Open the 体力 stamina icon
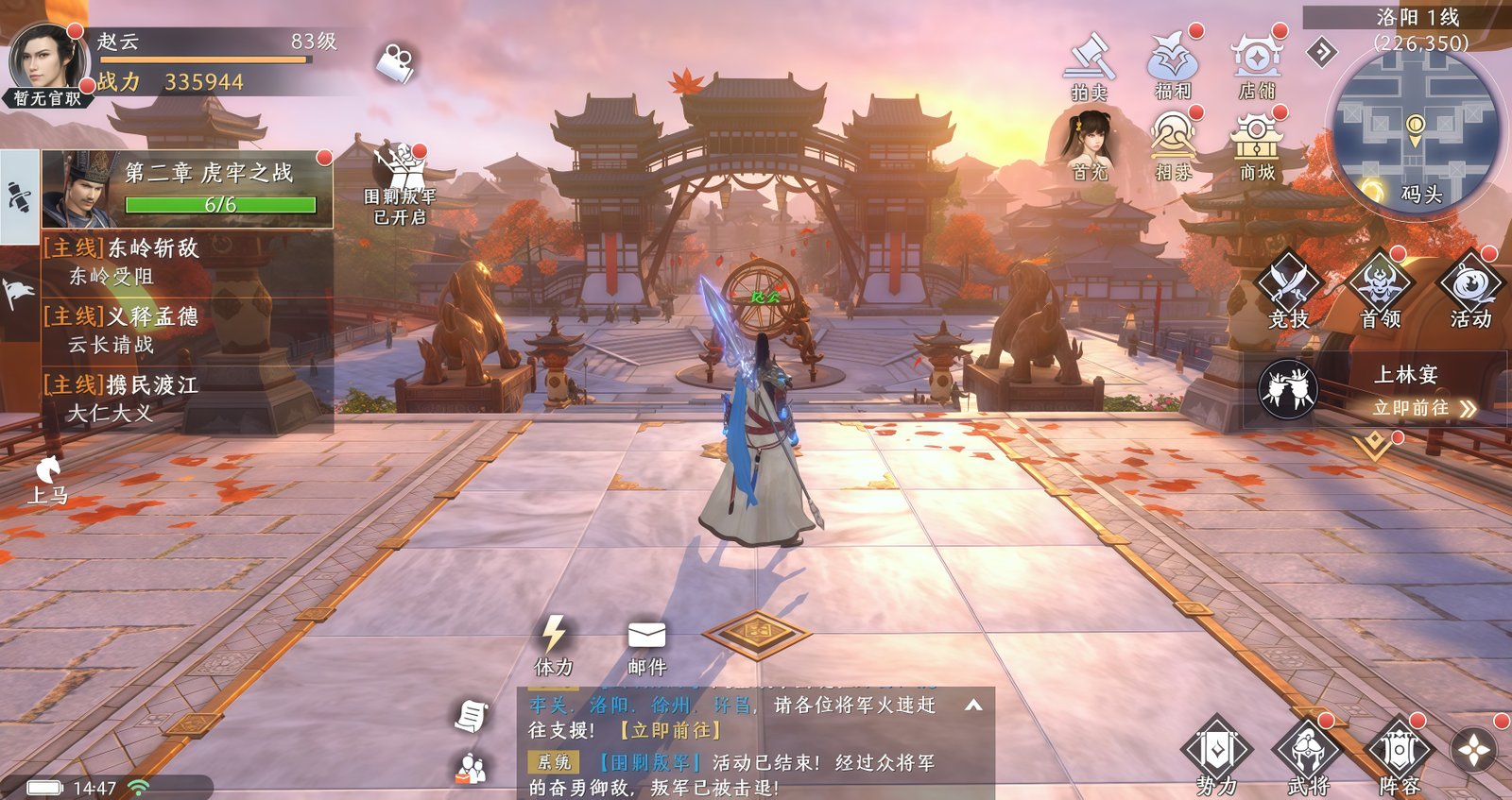Viewport: 1512px width, 800px height. pos(554,645)
